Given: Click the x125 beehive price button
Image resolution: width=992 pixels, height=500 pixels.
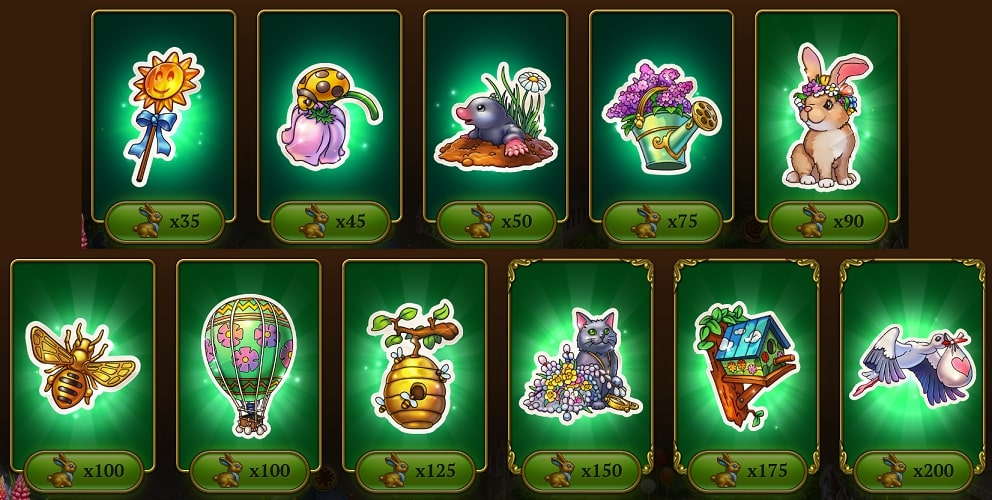Looking at the screenshot, I should pos(416,471).
